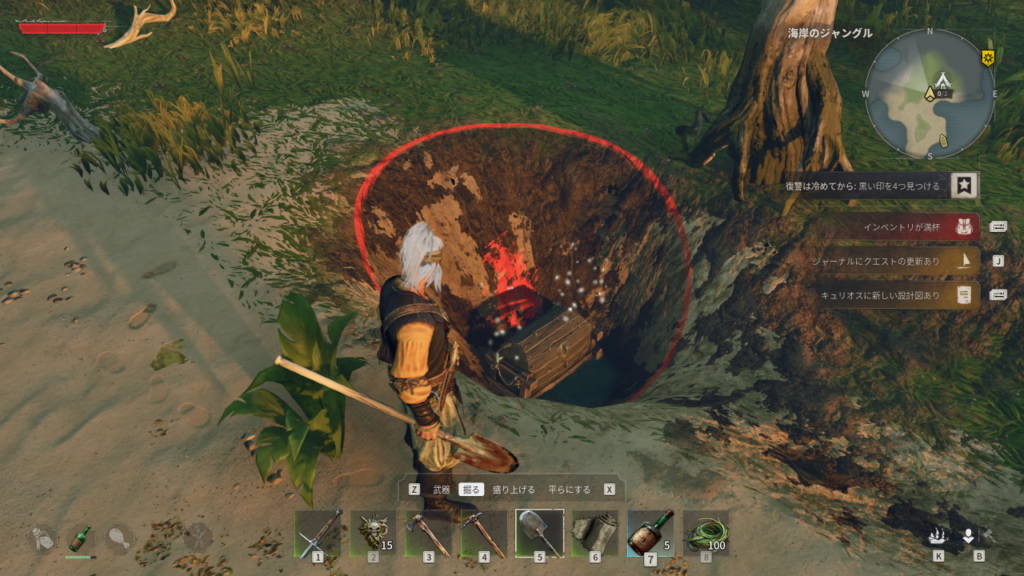Equip the axe from the hotbar
The image size is (1024, 576).
427,533
